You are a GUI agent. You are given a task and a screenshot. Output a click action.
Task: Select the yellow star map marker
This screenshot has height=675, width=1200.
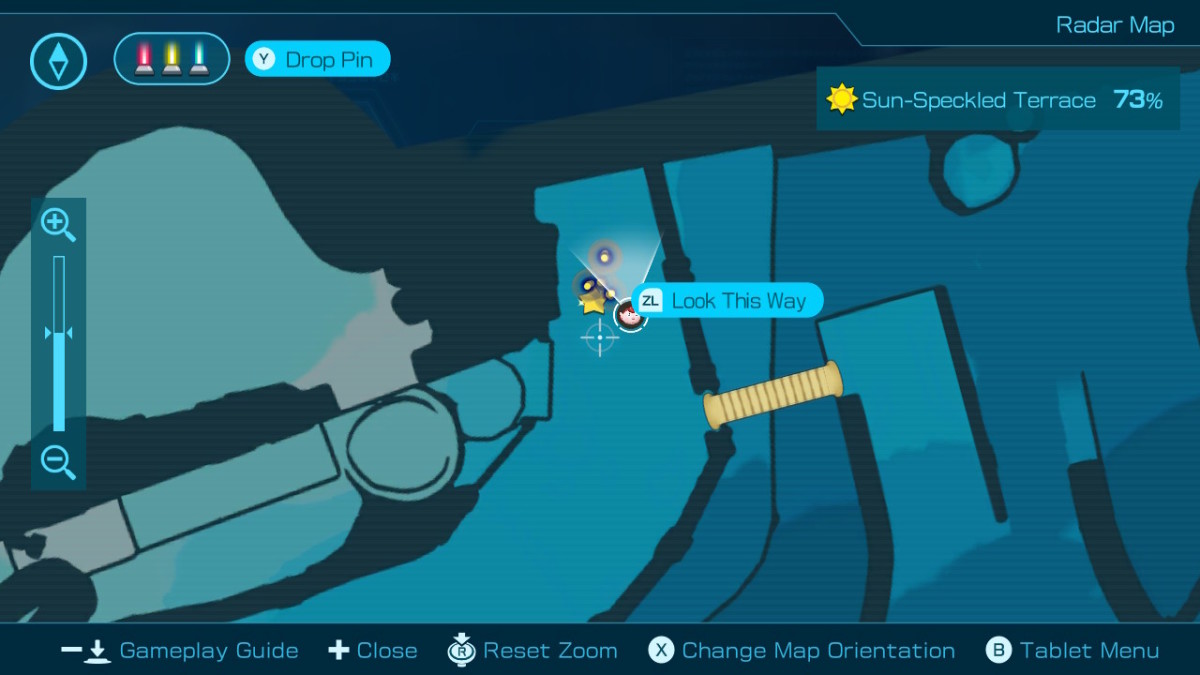click(593, 303)
